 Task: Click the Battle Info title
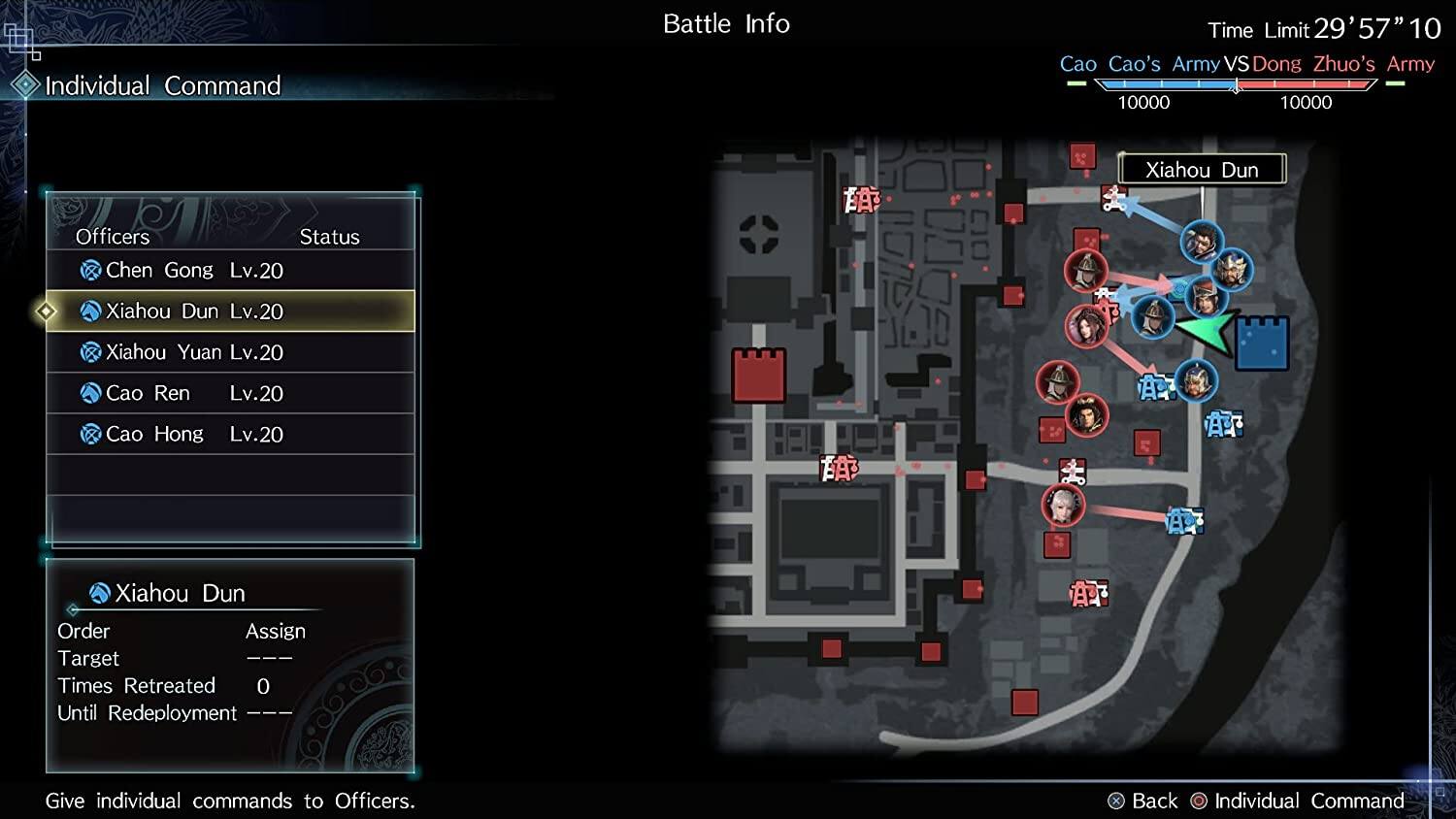click(726, 23)
